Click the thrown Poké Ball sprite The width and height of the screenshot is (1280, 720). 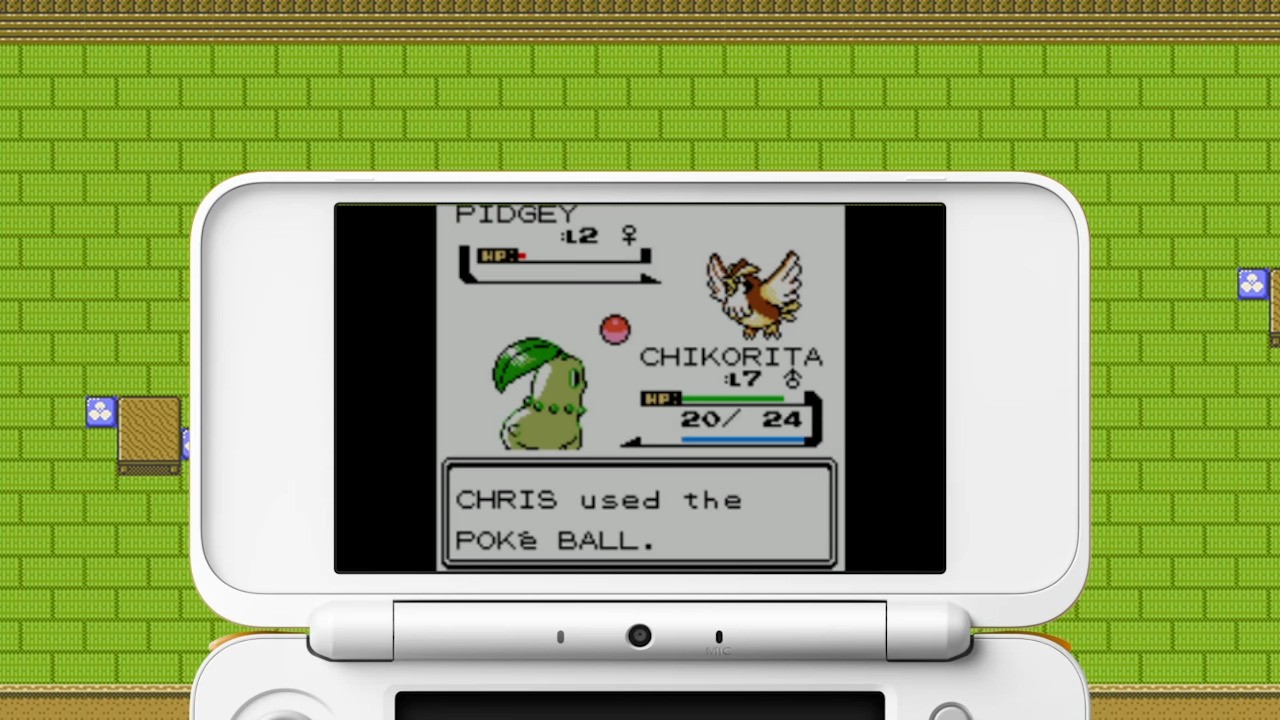point(614,330)
